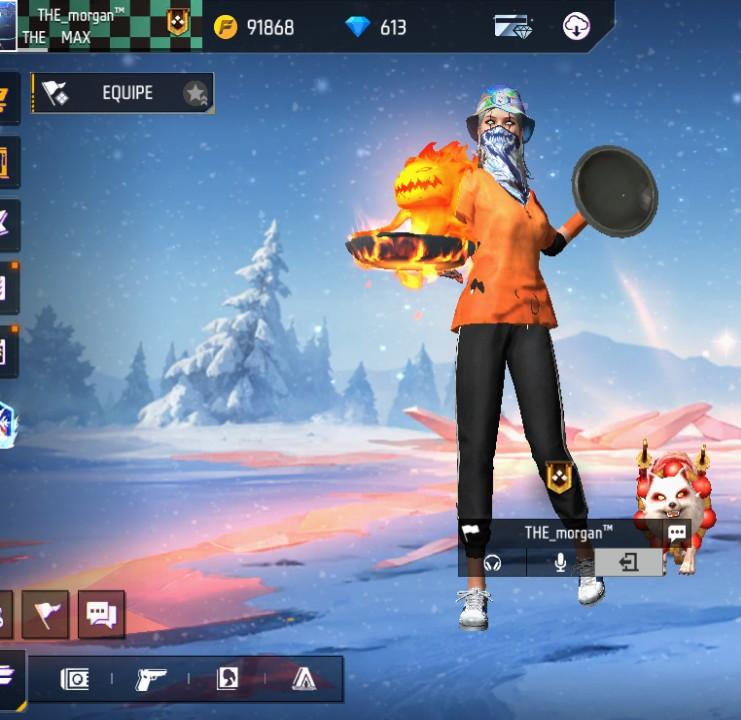Open the character card icon in the bottom bar

coord(227,680)
